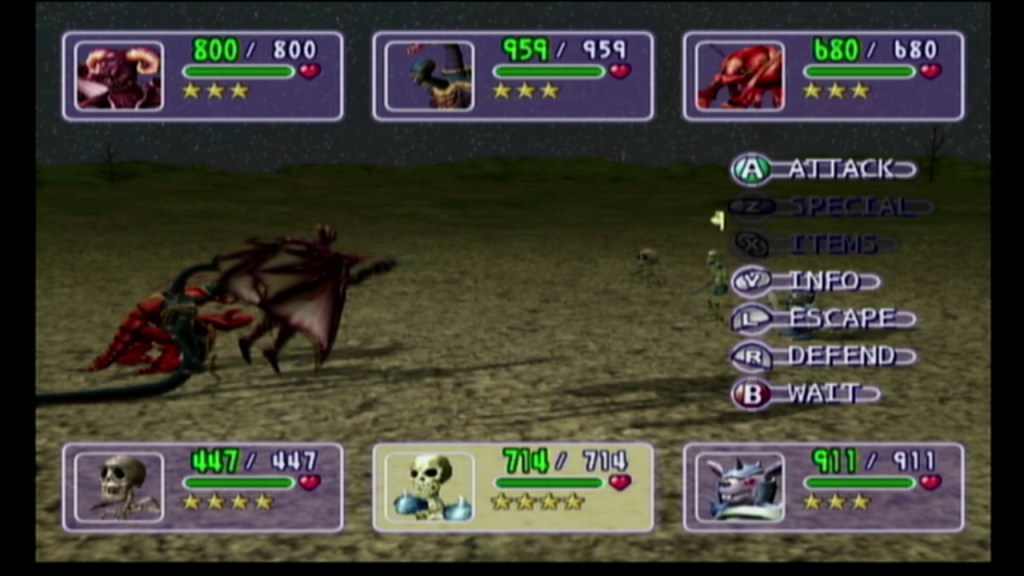
Task: Select the DEFEND command
Action: pyautogui.click(x=824, y=356)
